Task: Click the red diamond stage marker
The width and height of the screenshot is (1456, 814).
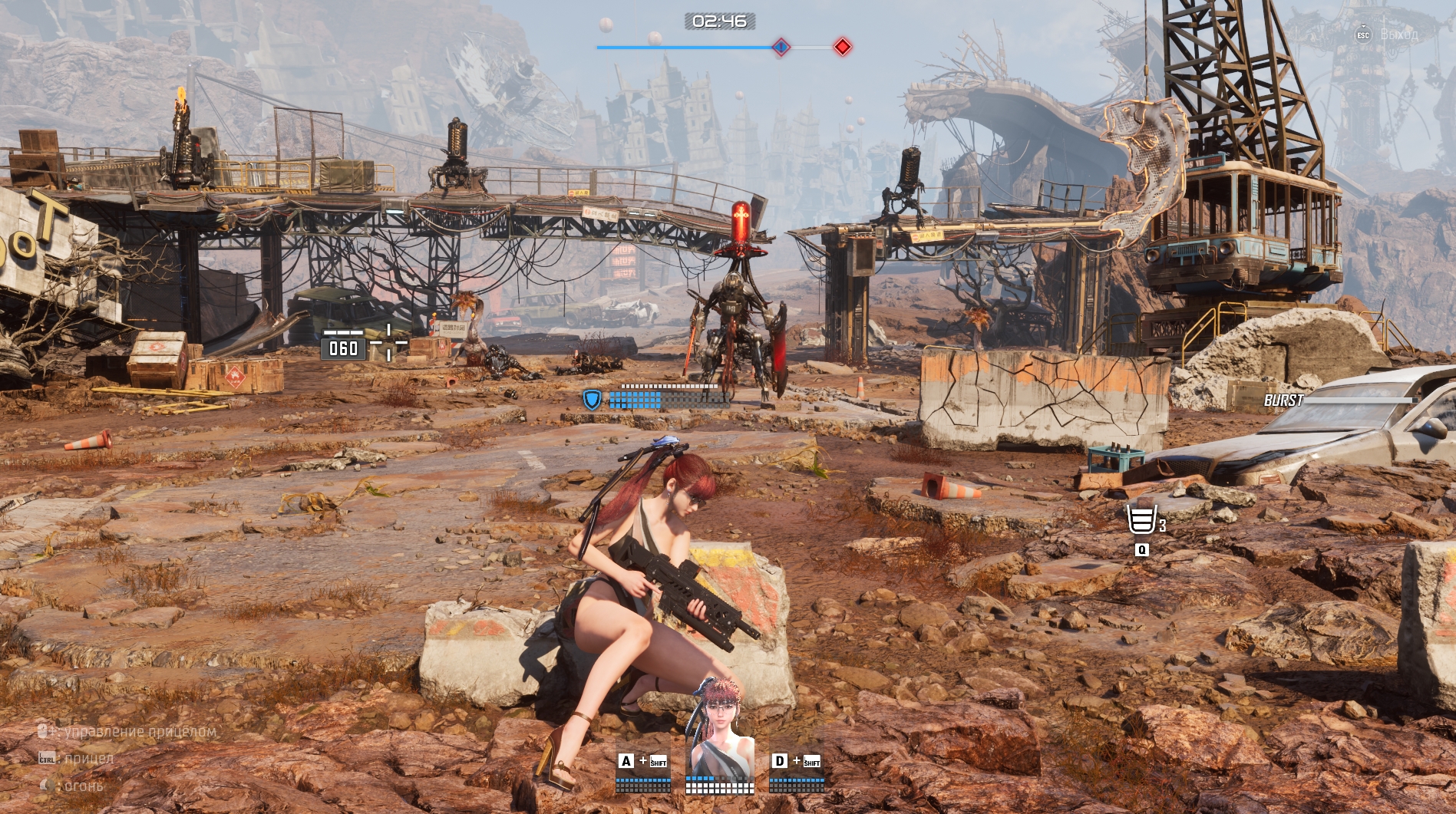Action: click(x=843, y=47)
